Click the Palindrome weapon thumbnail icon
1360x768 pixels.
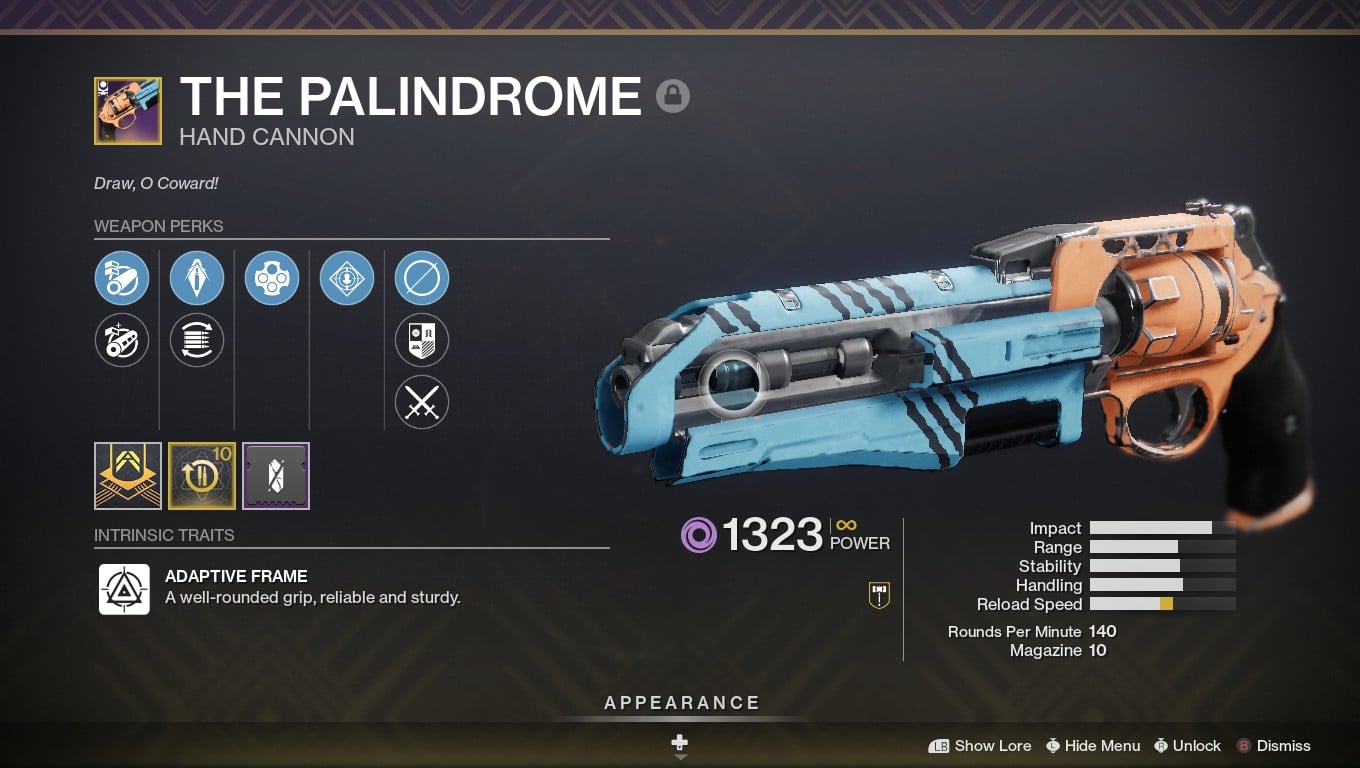click(128, 111)
